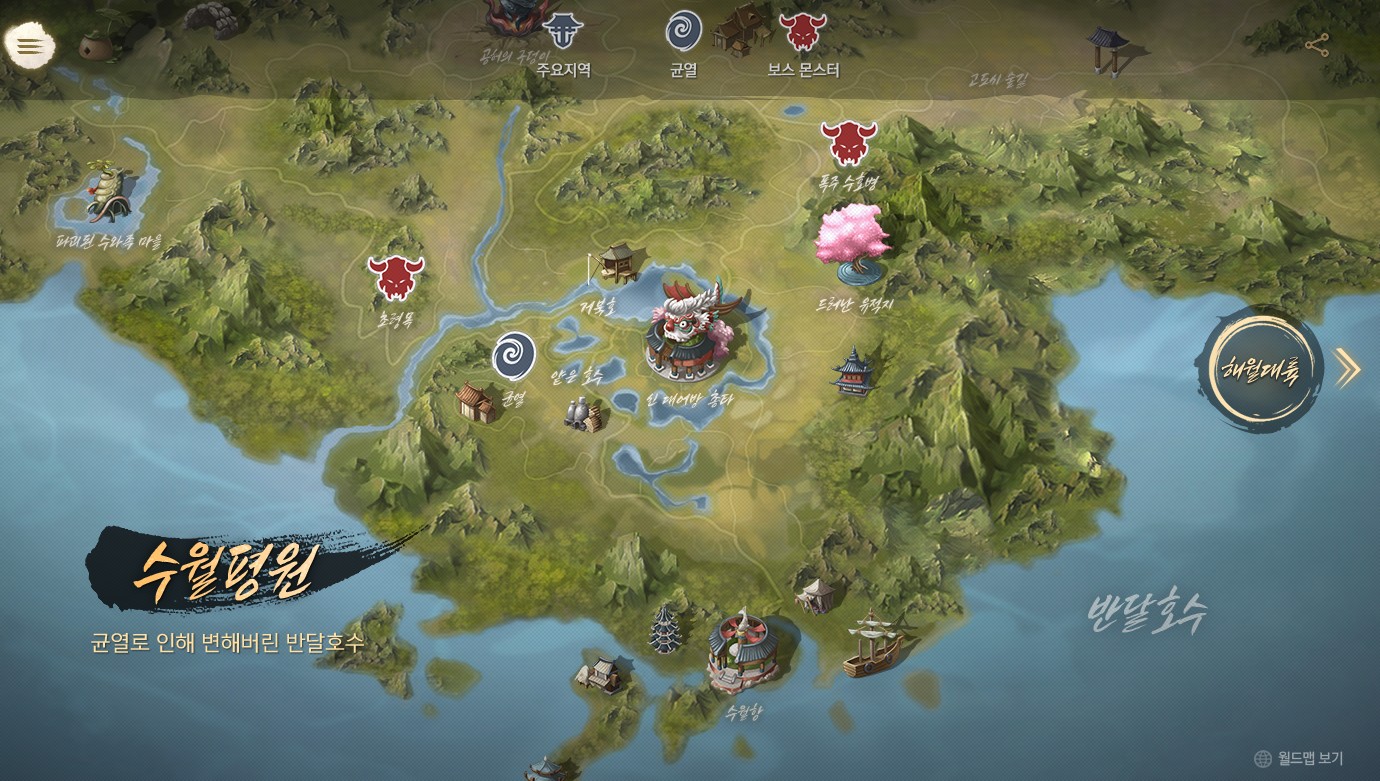Open the pink tree 드러난 유적지 marker
The height and width of the screenshot is (781, 1380).
click(852, 240)
